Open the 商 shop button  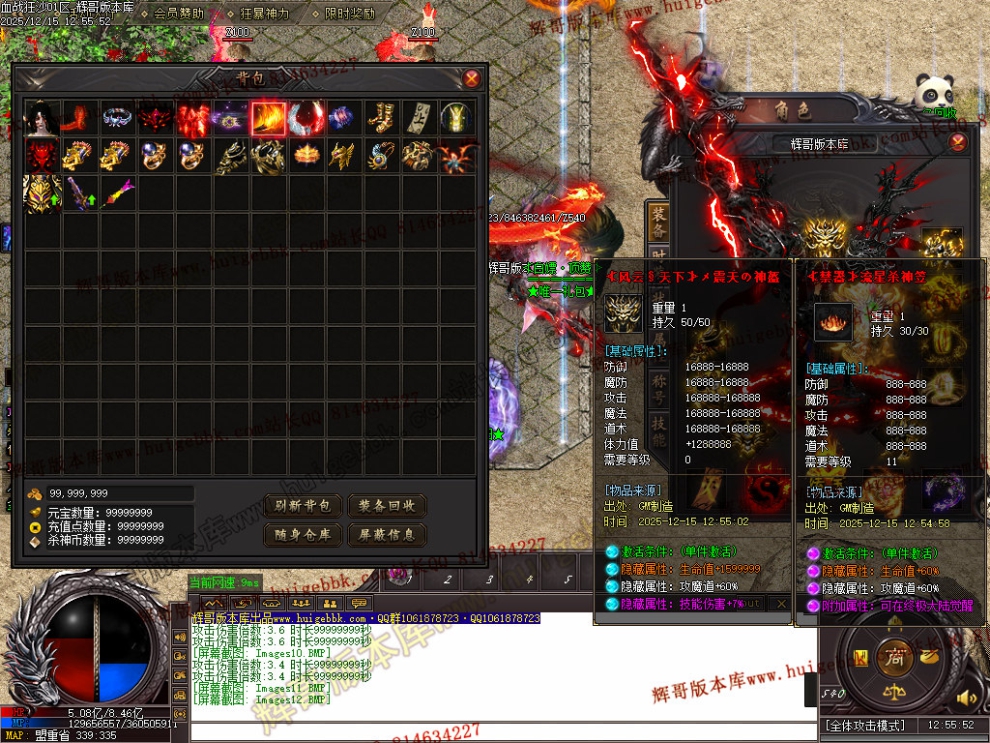coord(891,656)
